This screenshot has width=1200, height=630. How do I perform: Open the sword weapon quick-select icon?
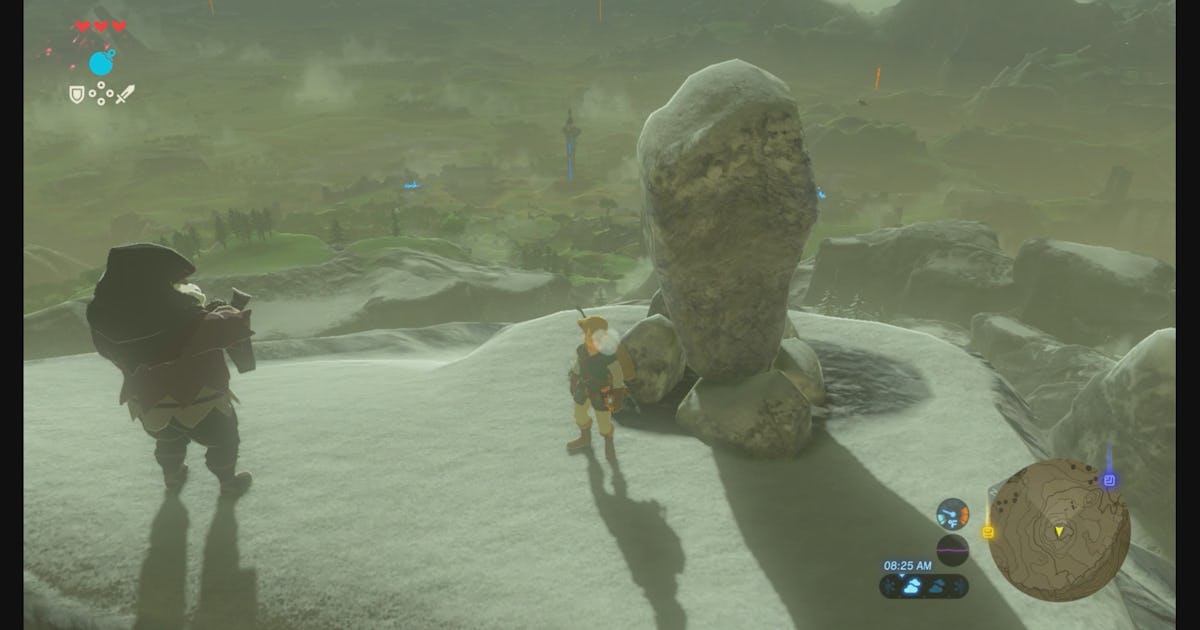125,95
